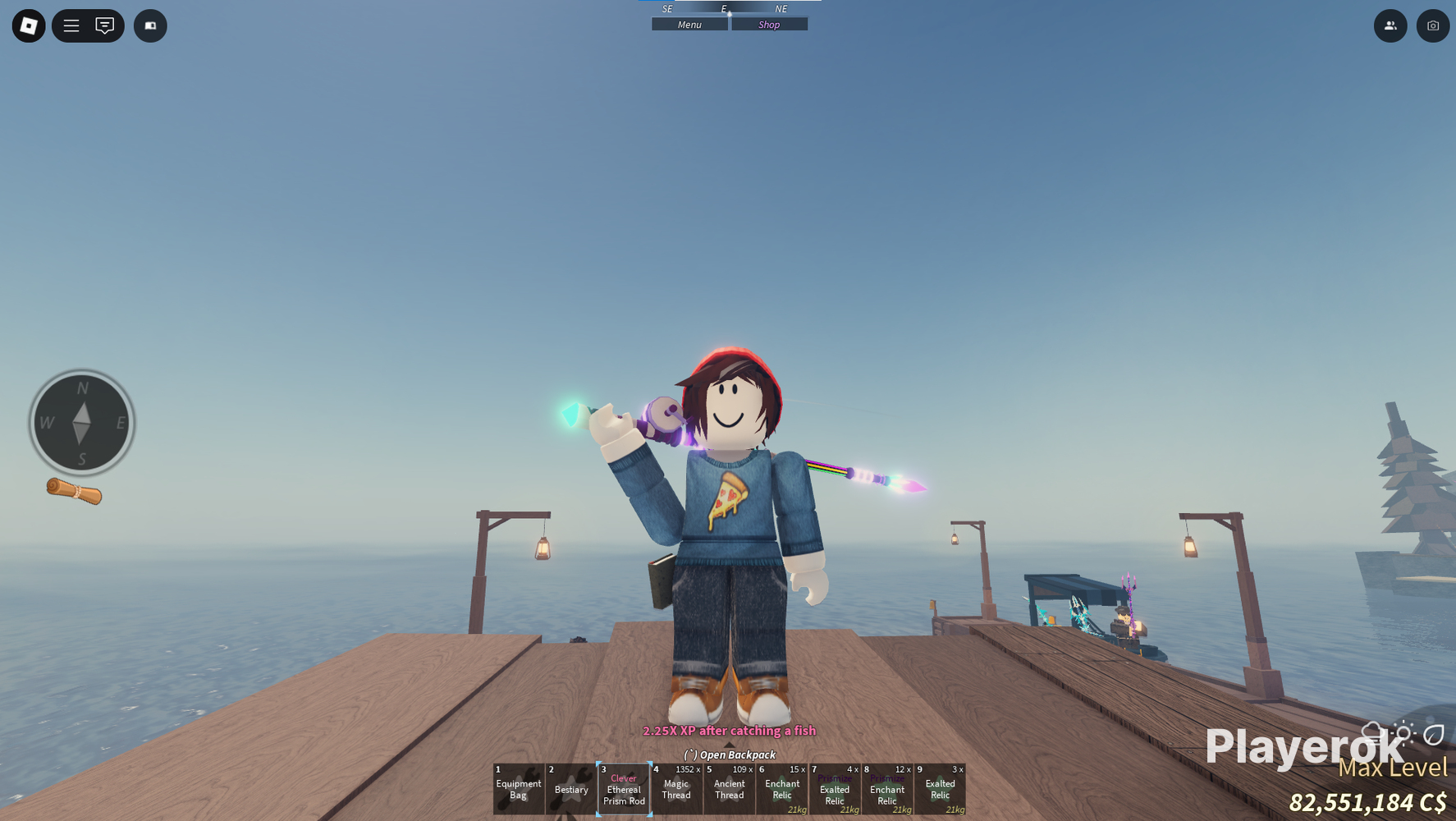Toggle the Clever Ethereal Prism Rod selection

click(624, 788)
